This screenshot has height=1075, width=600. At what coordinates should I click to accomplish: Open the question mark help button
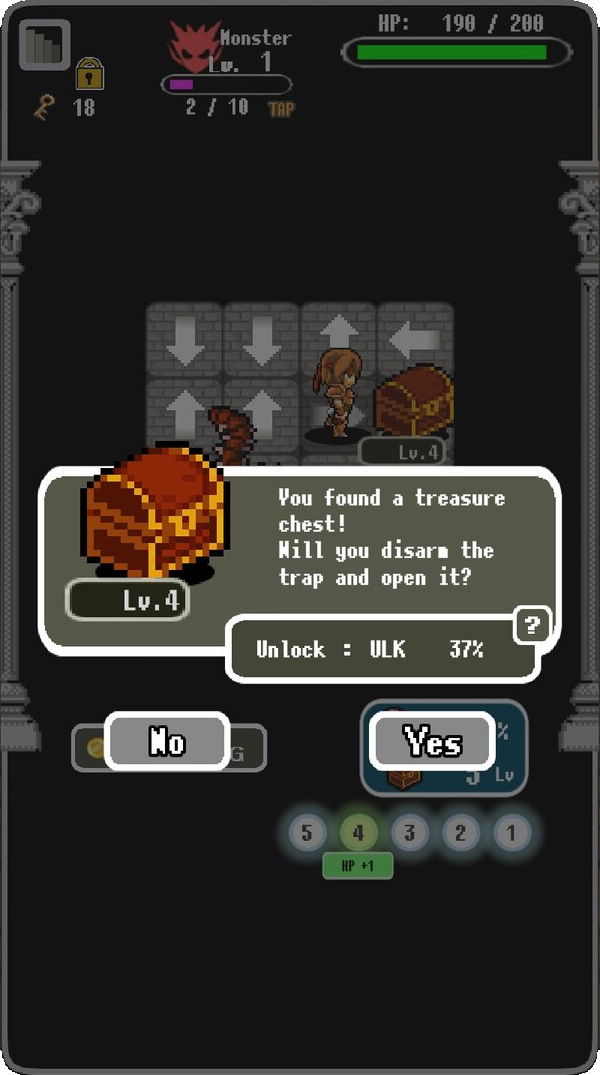pos(532,627)
